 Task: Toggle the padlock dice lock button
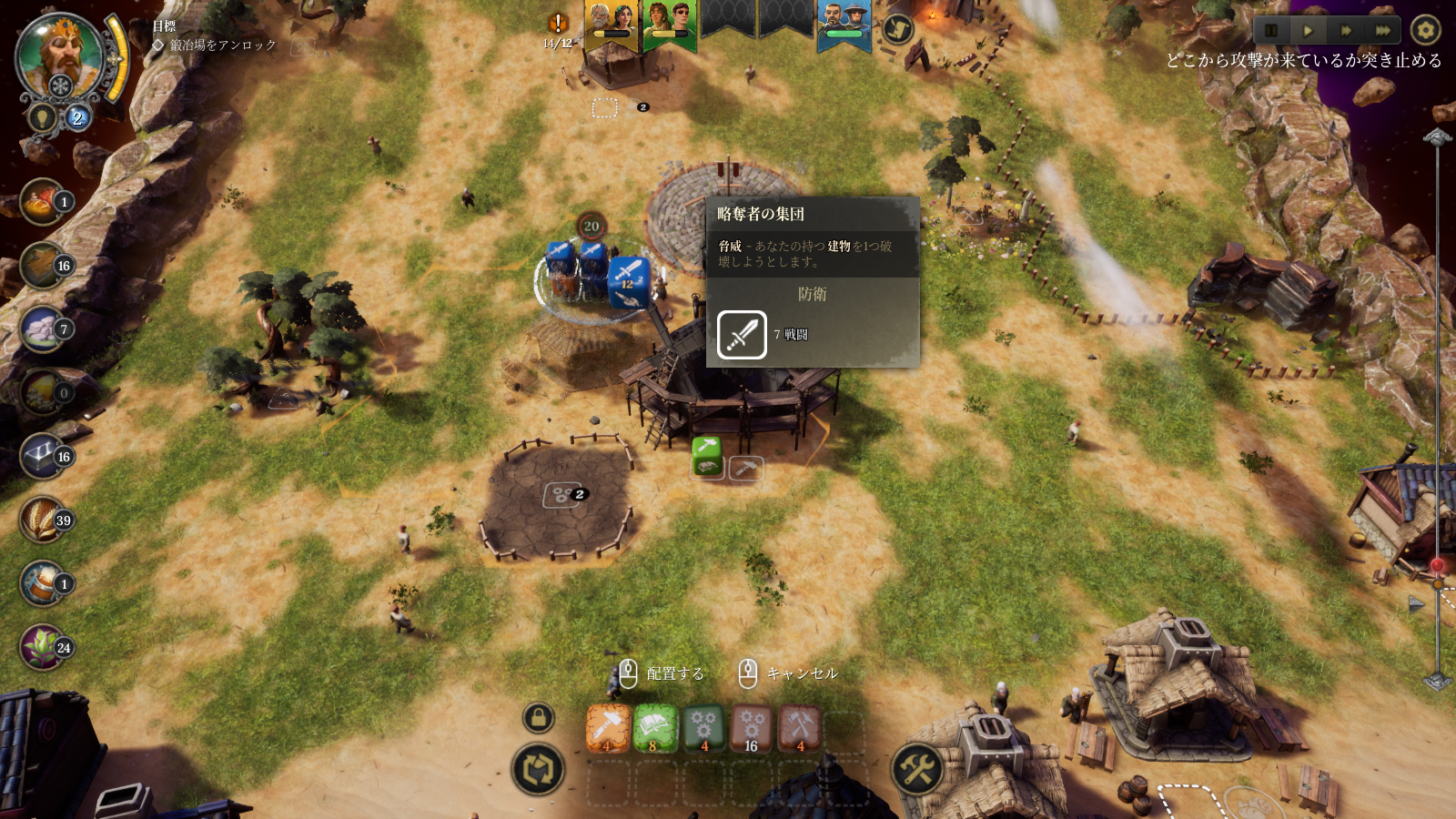(538, 718)
